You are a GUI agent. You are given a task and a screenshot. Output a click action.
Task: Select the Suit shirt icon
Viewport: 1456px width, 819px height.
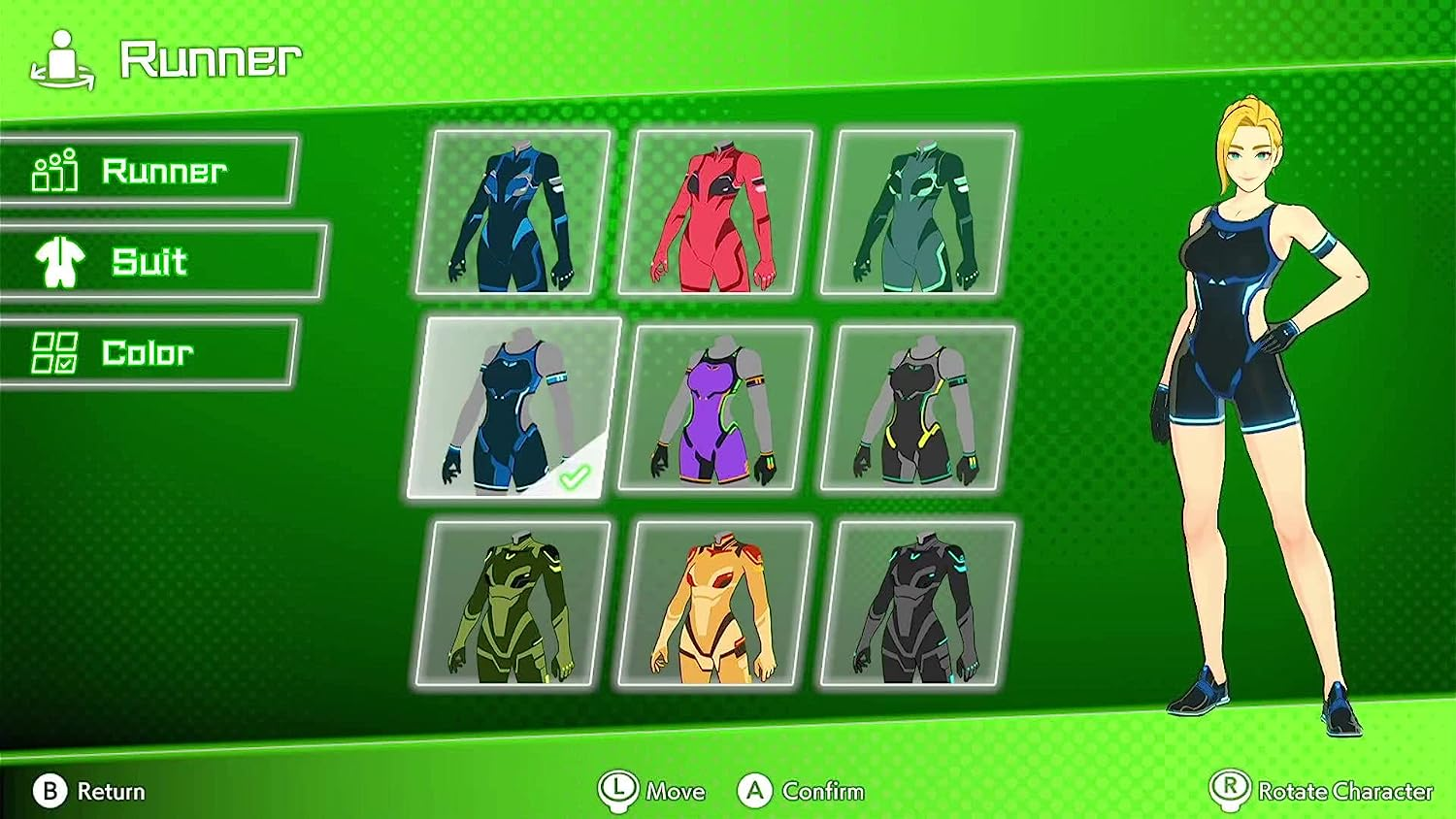tap(60, 262)
